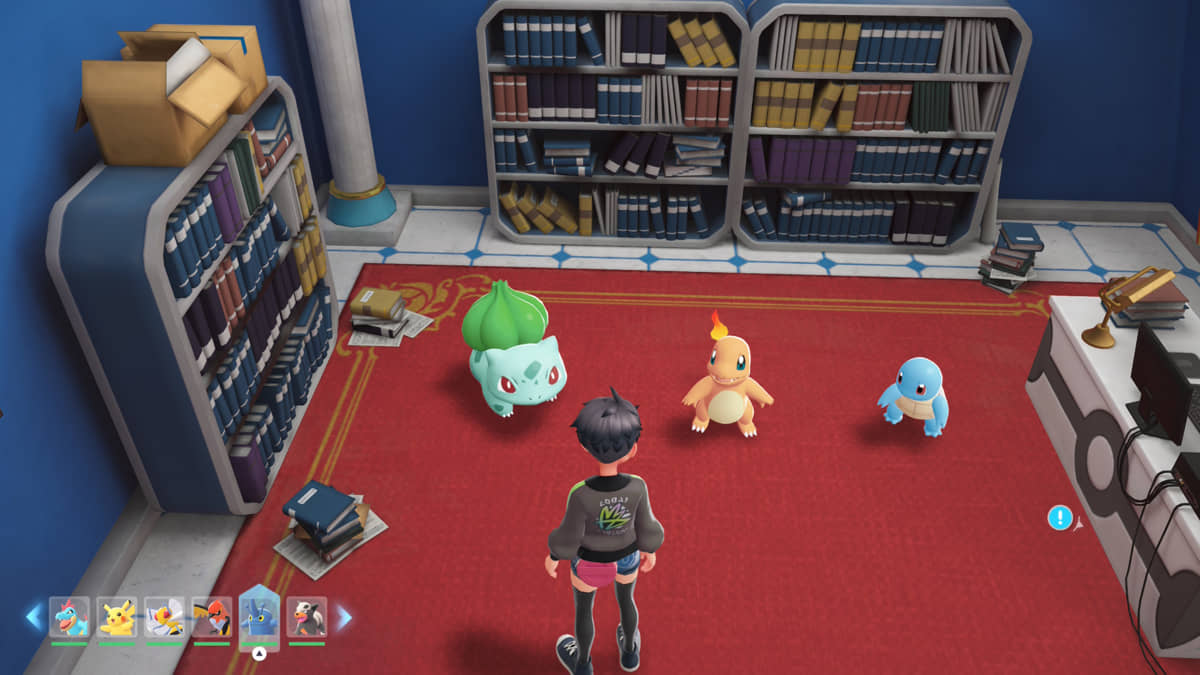This screenshot has width=1200, height=675.
Task: Click the blue exclamation objective marker
Action: point(1060,518)
